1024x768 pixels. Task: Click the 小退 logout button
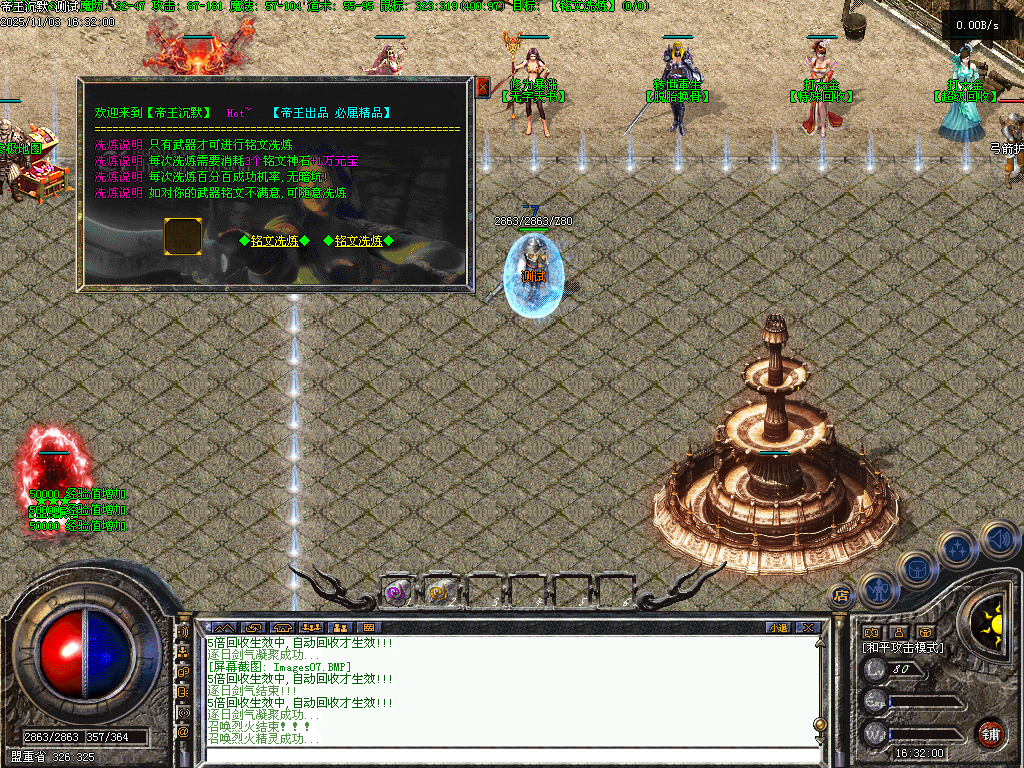pyautogui.click(x=778, y=628)
